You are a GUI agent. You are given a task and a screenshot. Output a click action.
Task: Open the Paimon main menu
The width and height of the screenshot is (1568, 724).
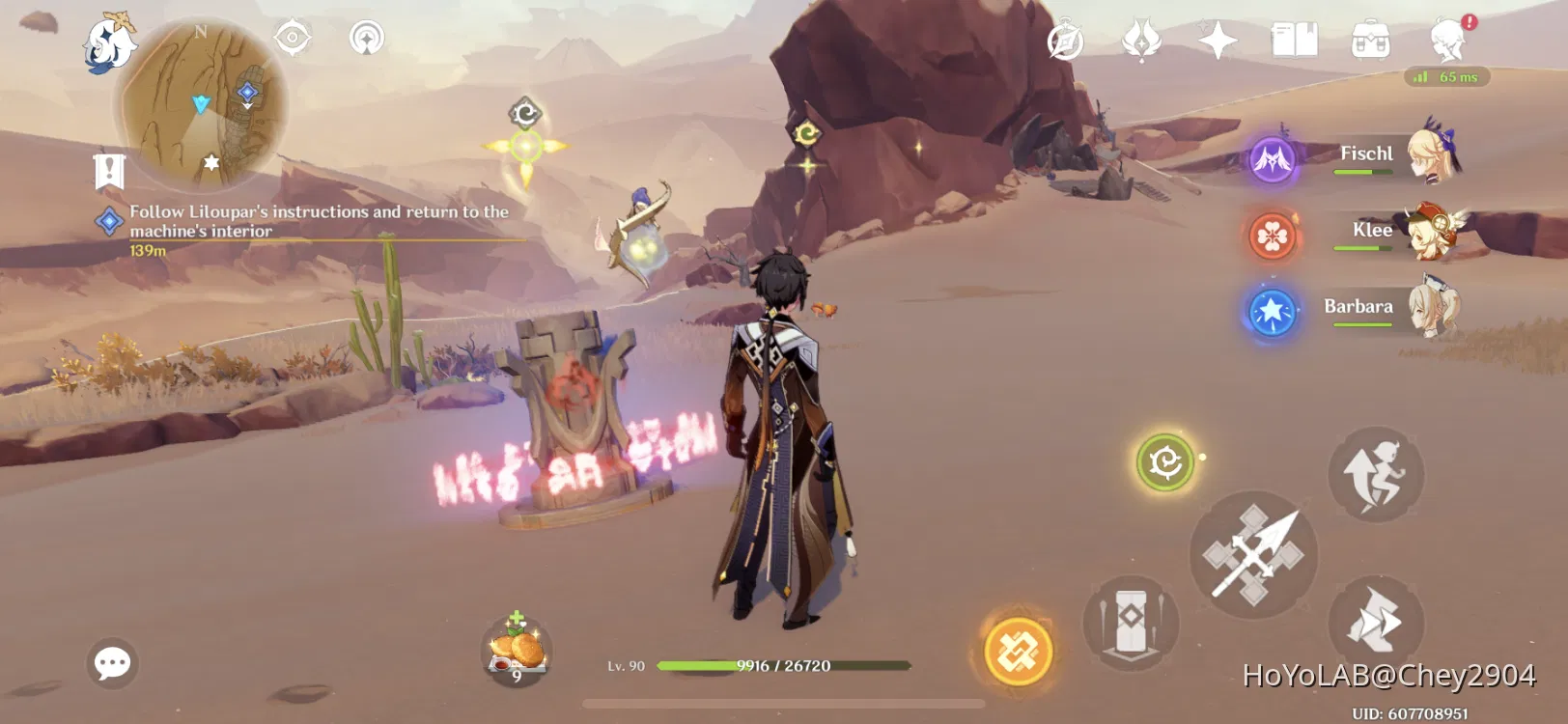(109, 41)
